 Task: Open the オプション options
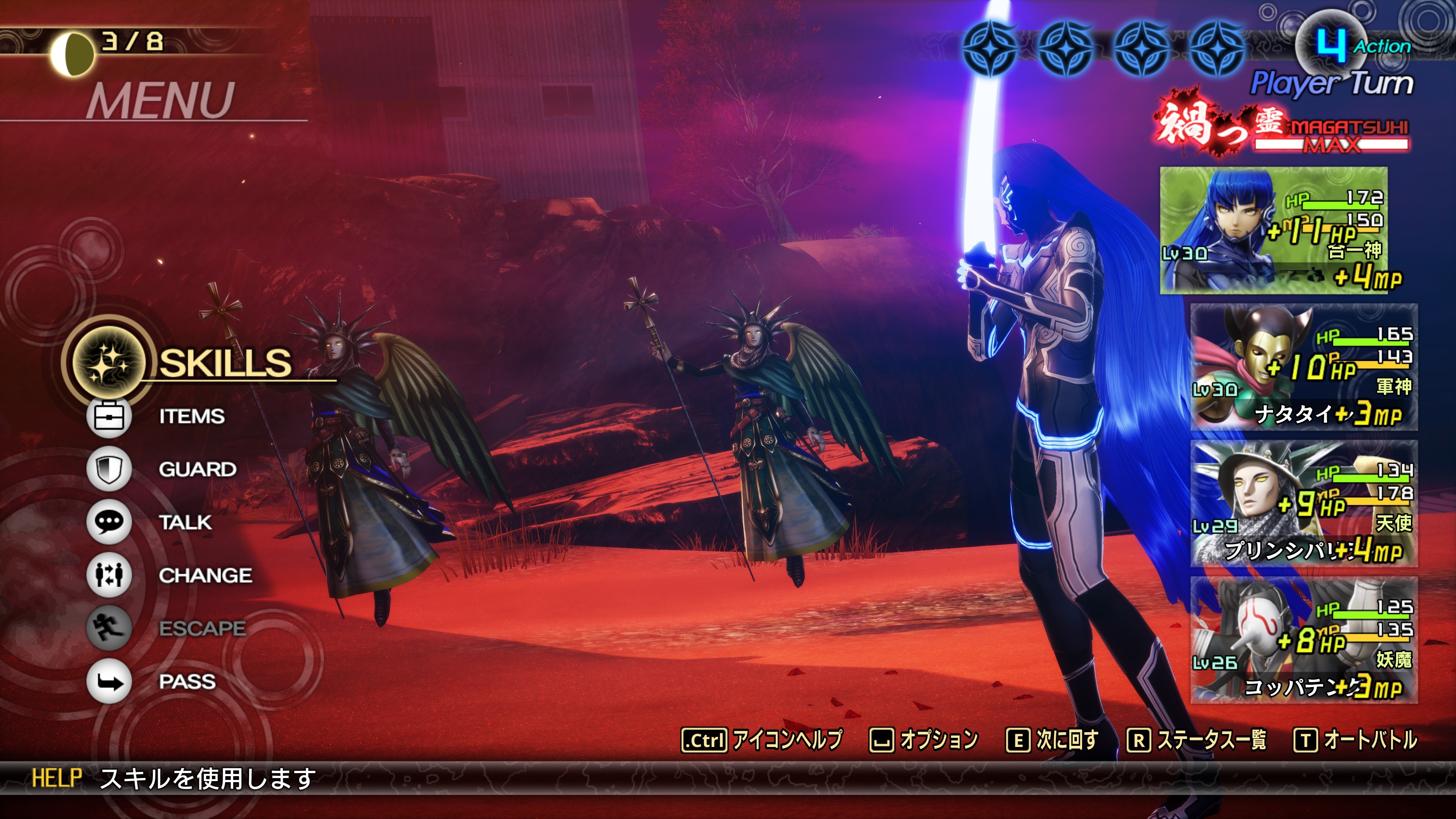click(x=924, y=740)
